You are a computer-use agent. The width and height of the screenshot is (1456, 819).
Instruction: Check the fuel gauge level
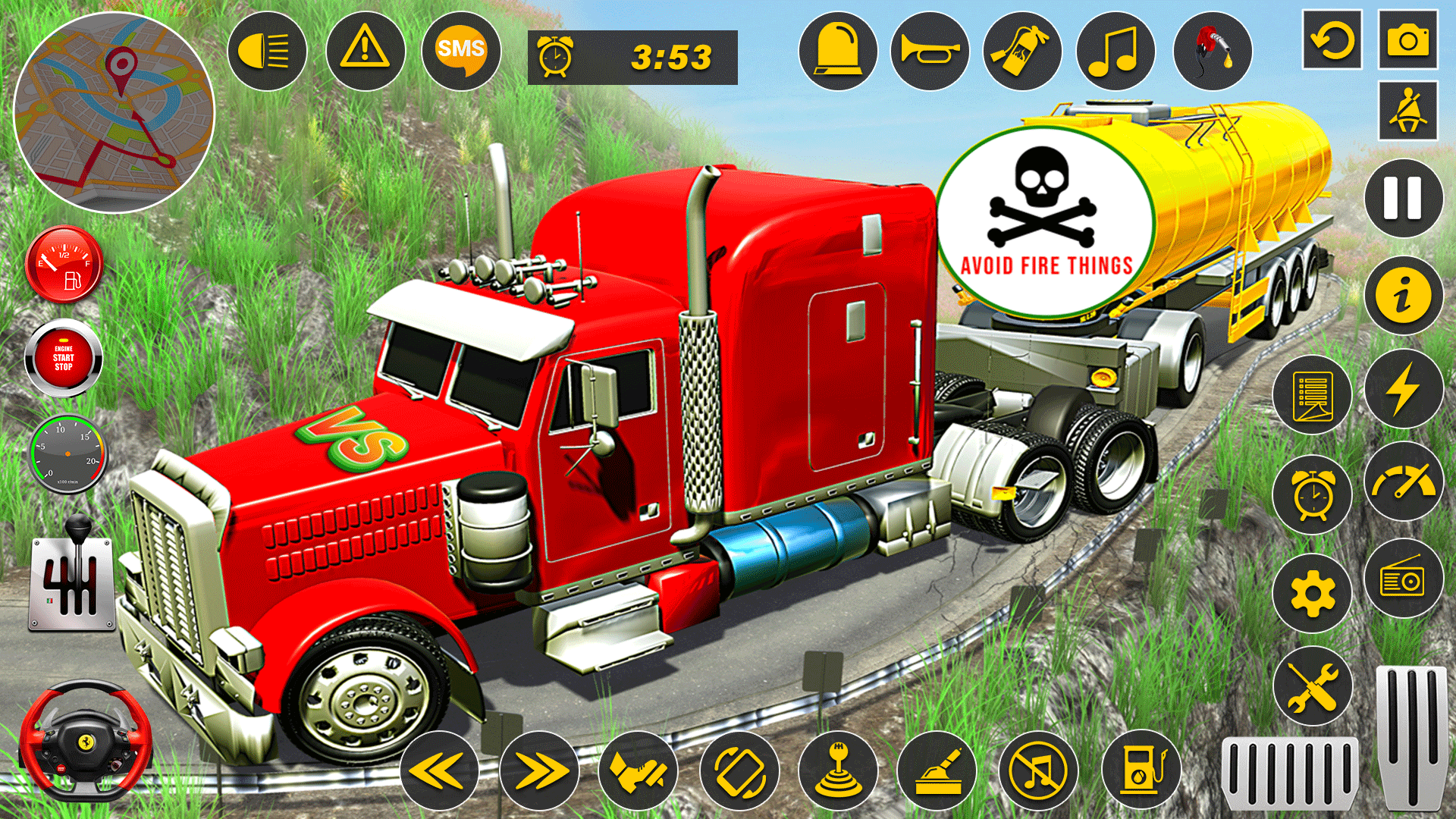[64, 265]
